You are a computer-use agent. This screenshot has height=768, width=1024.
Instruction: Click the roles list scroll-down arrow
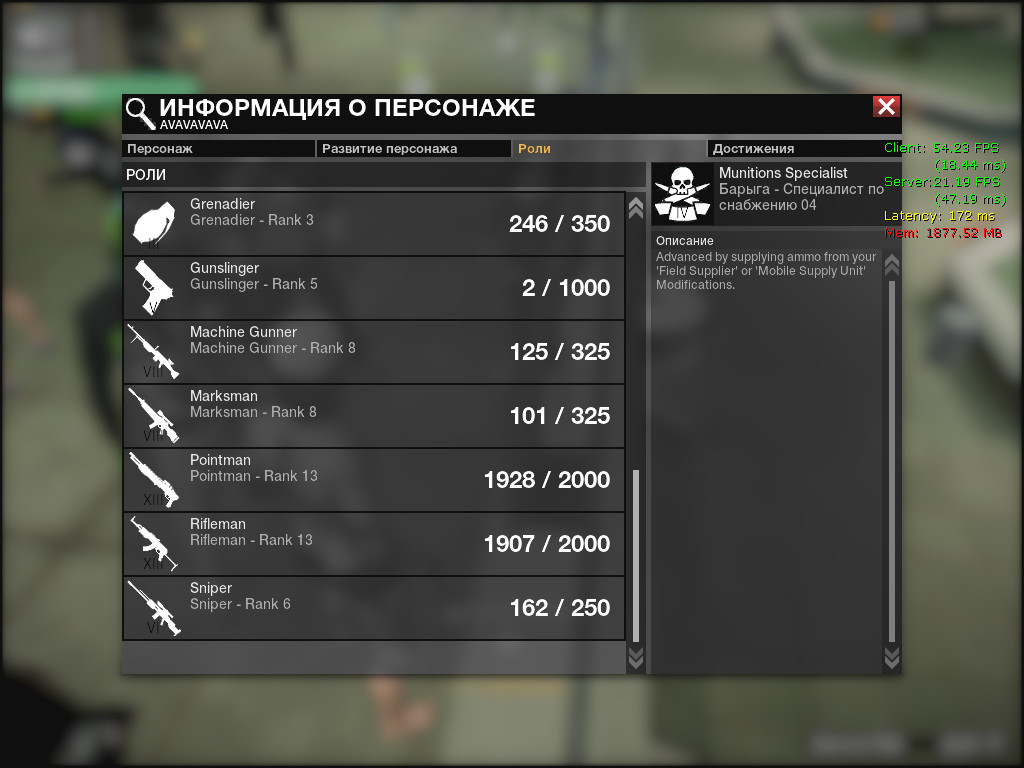(635, 657)
